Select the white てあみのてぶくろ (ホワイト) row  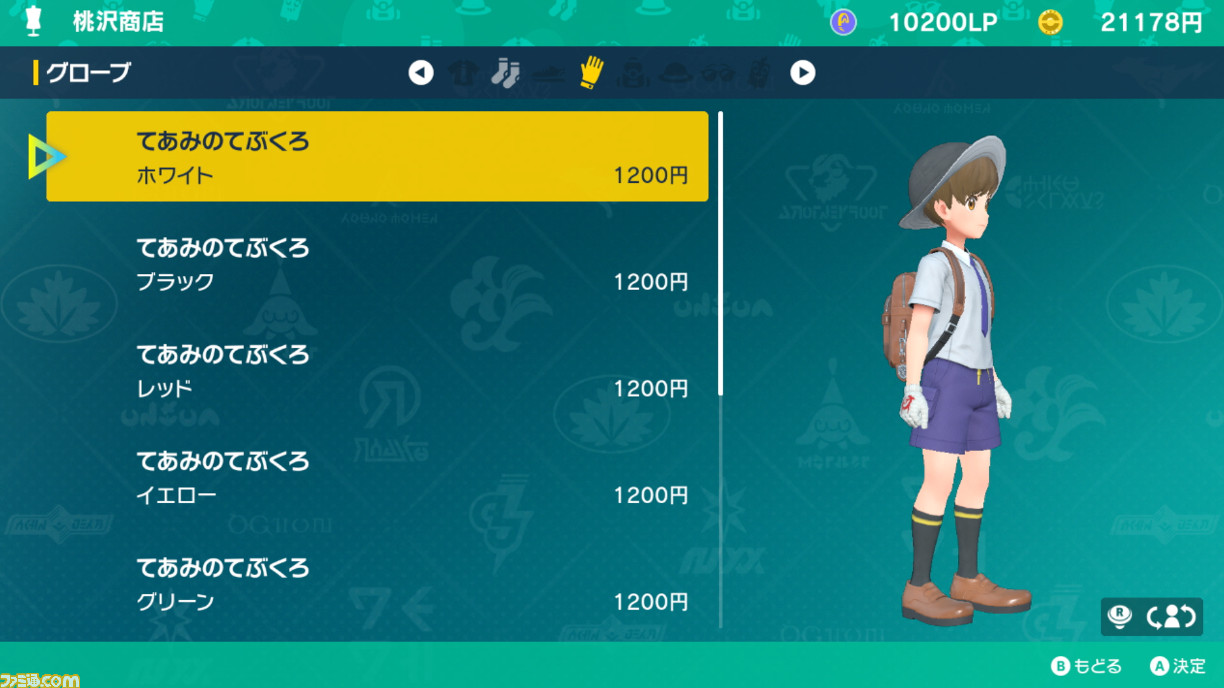[x=377, y=157]
